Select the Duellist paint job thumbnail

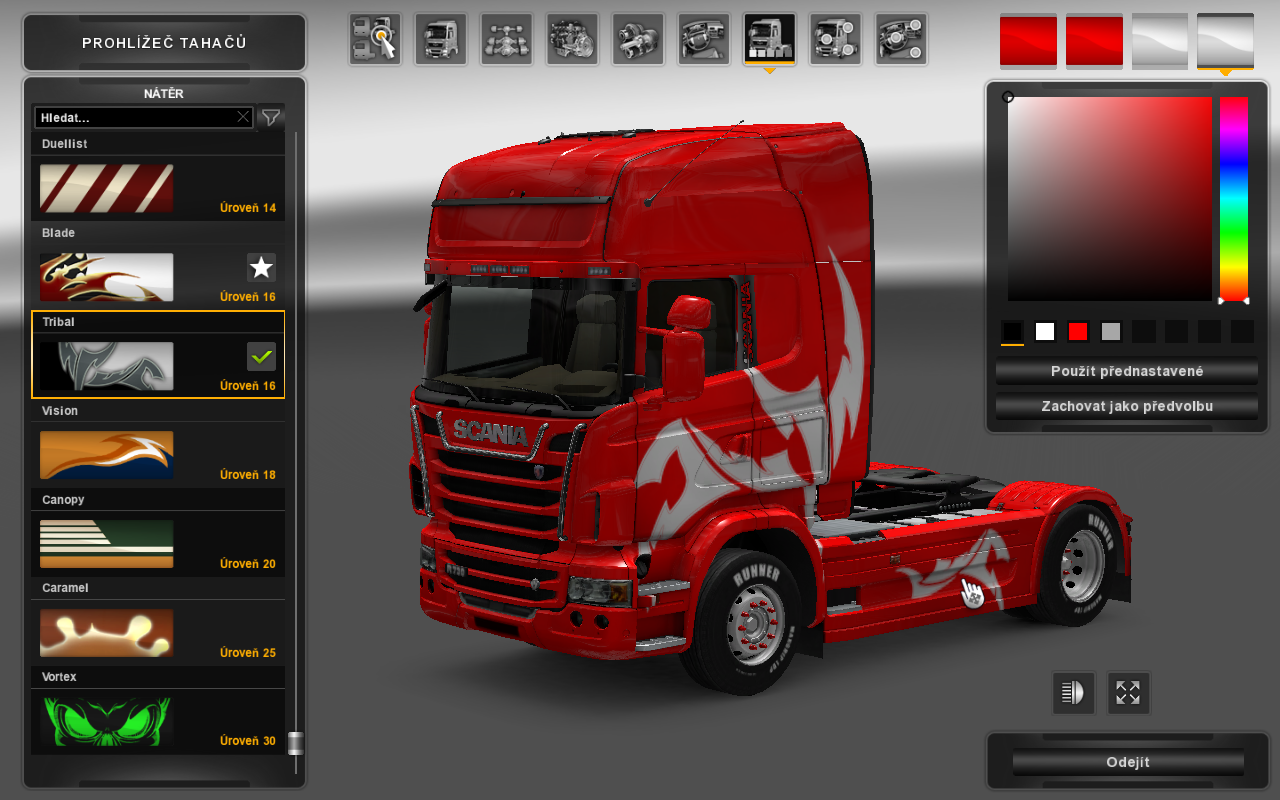coord(106,188)
